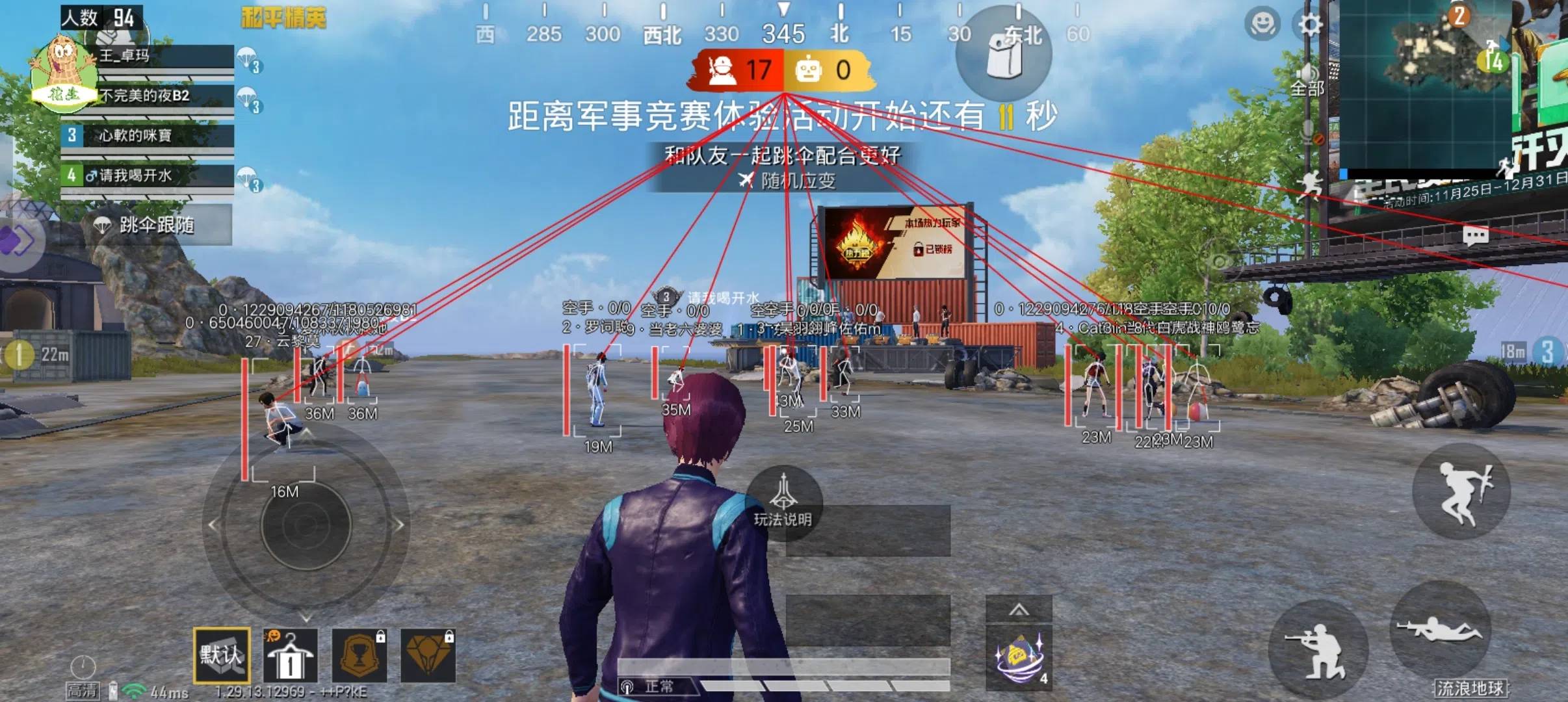The image size is (1568, 702).
Task: Open the settings gear icon
Action: [x=1309, y=25]
